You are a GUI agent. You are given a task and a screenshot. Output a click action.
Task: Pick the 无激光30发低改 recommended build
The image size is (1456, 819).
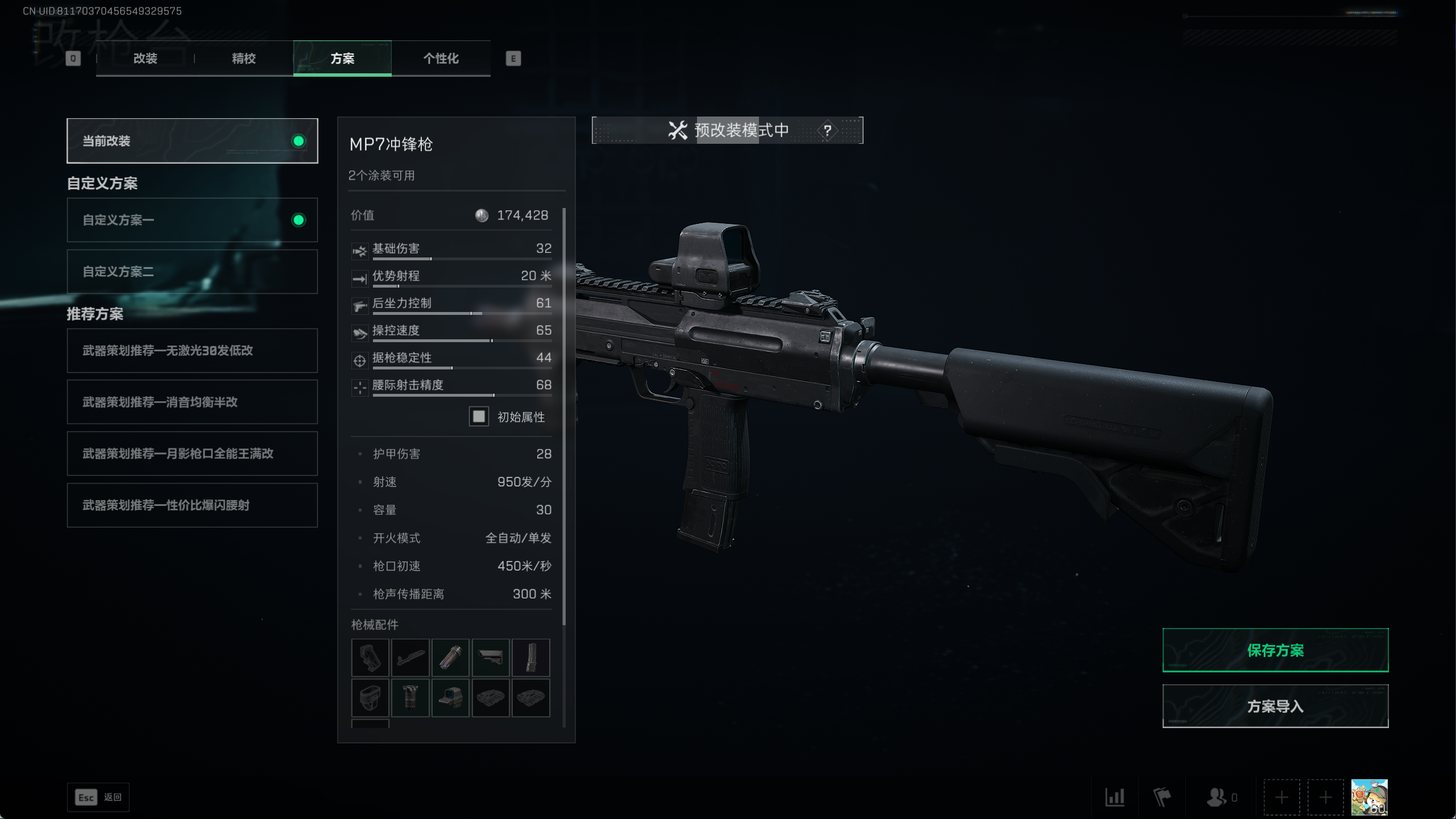coord(192,351)
